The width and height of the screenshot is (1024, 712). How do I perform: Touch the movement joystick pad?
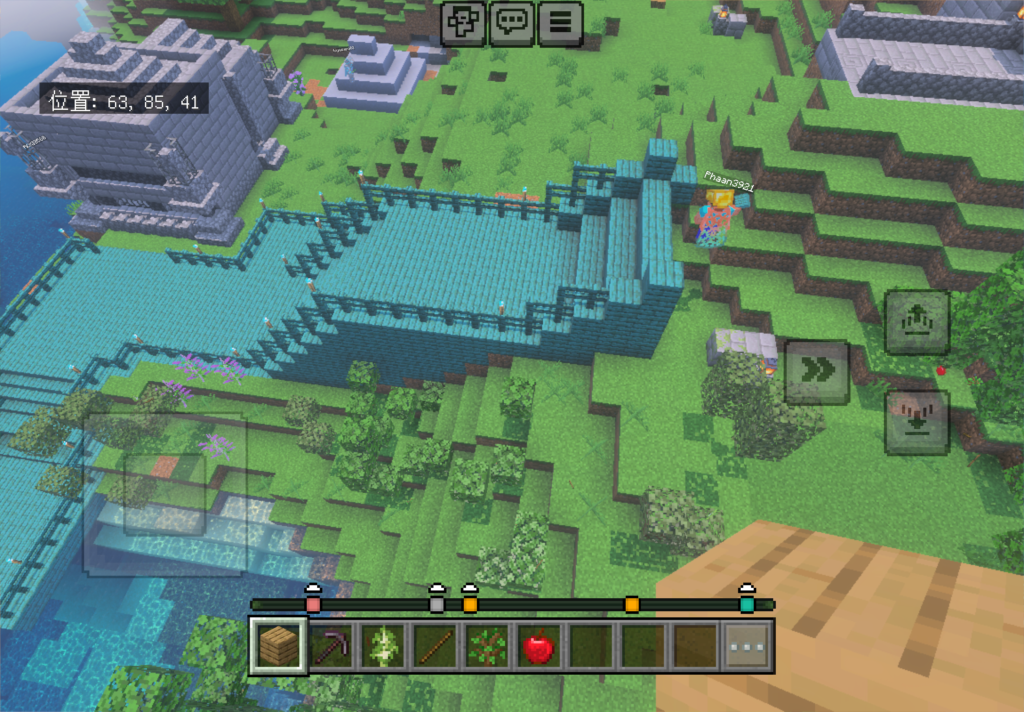click(x=165, y=494)
